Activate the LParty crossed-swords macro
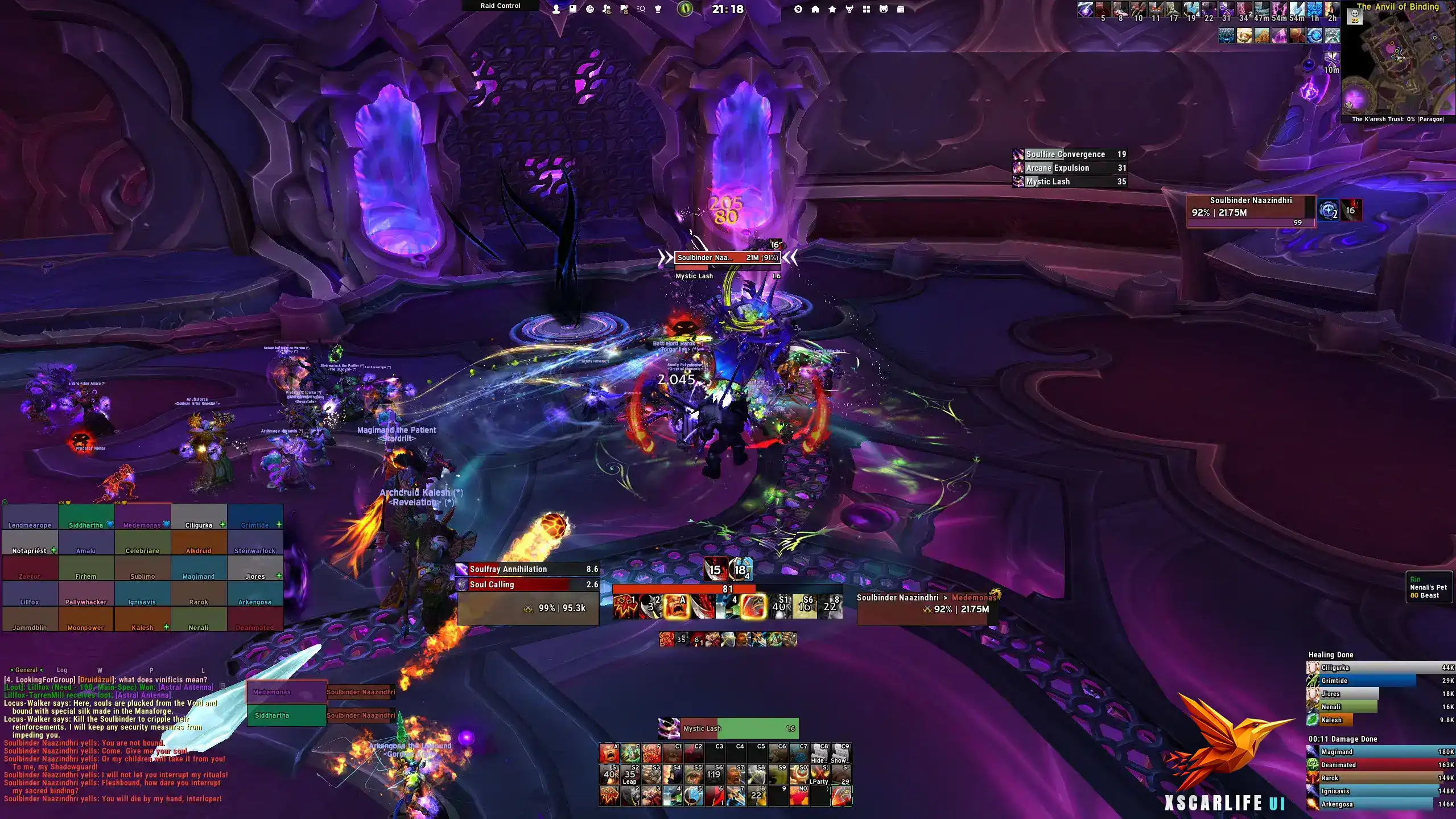Viewport: 1456px width, 819px height. (819, 775)
